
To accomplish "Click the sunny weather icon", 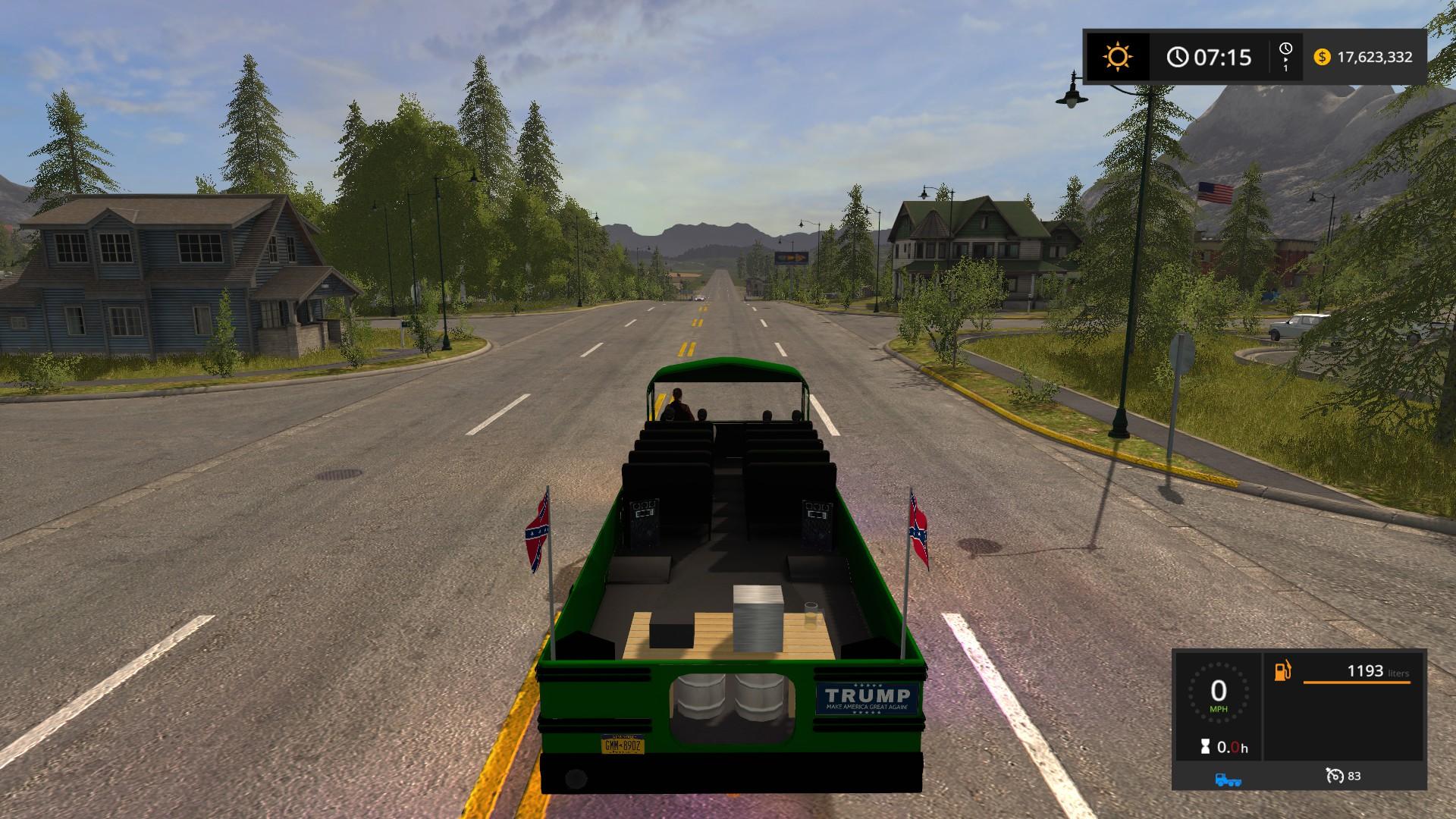I will click(x=1117, y=57).
